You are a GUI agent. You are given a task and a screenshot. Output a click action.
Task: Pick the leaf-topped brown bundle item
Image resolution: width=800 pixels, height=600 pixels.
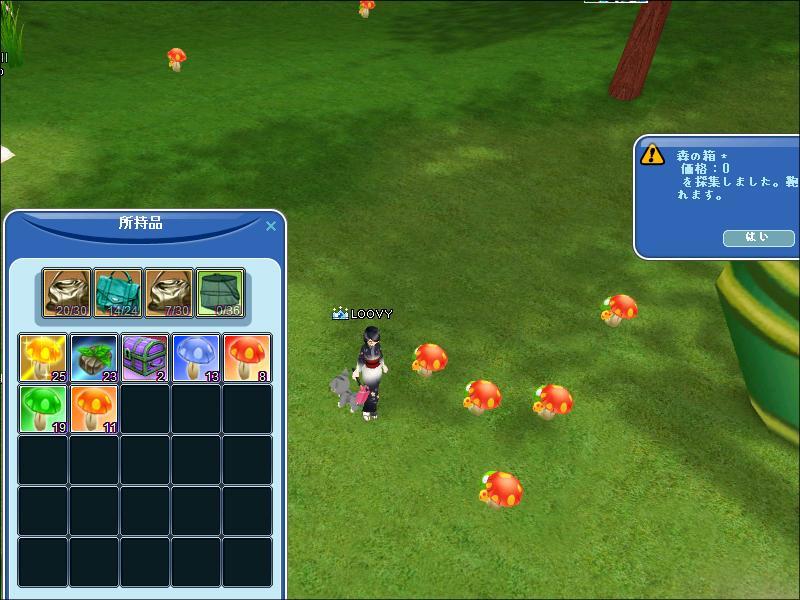point(94,358)
